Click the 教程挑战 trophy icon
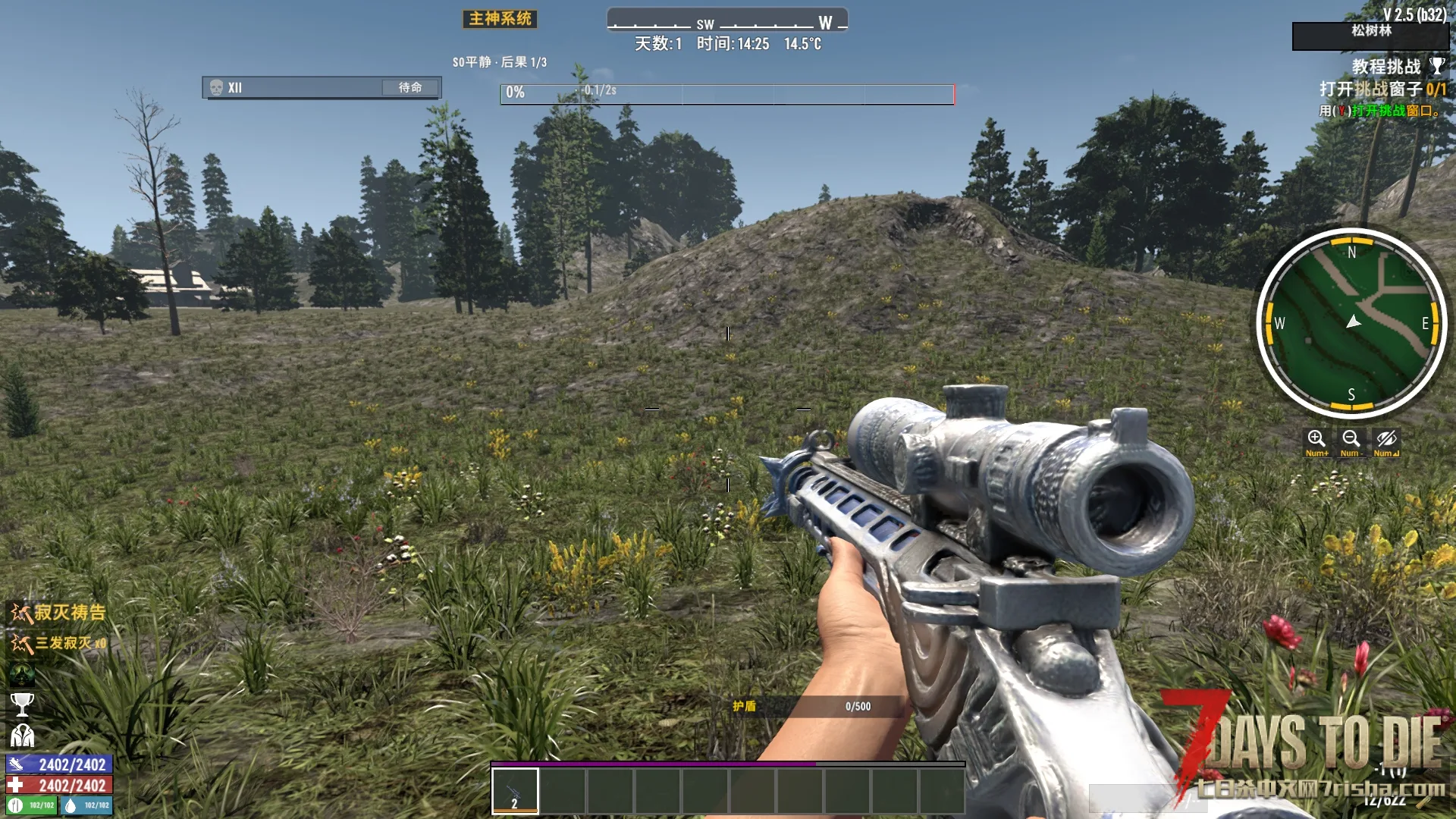 coord(1436,66)
